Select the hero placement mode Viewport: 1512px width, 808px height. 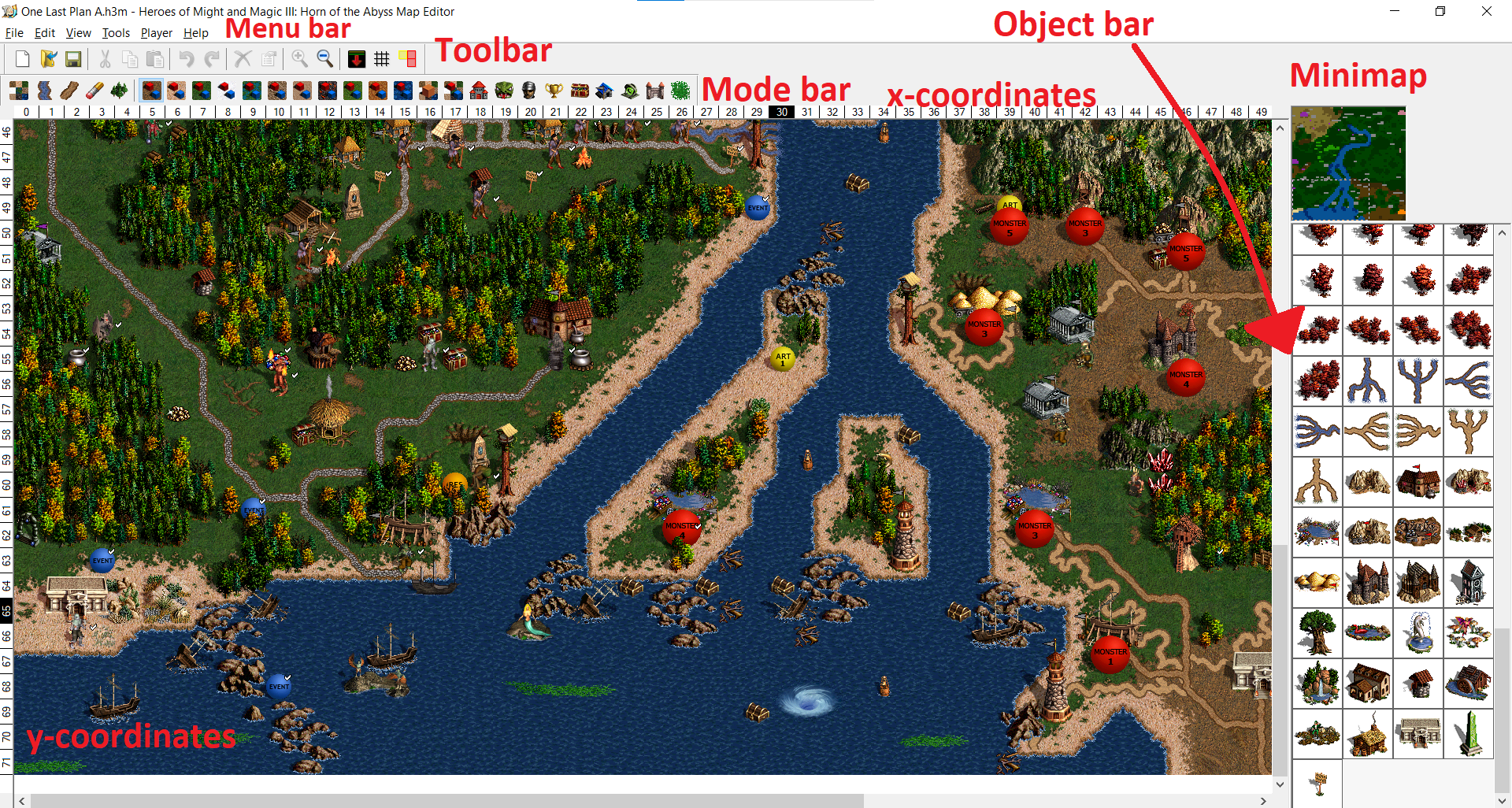[530, 91]
